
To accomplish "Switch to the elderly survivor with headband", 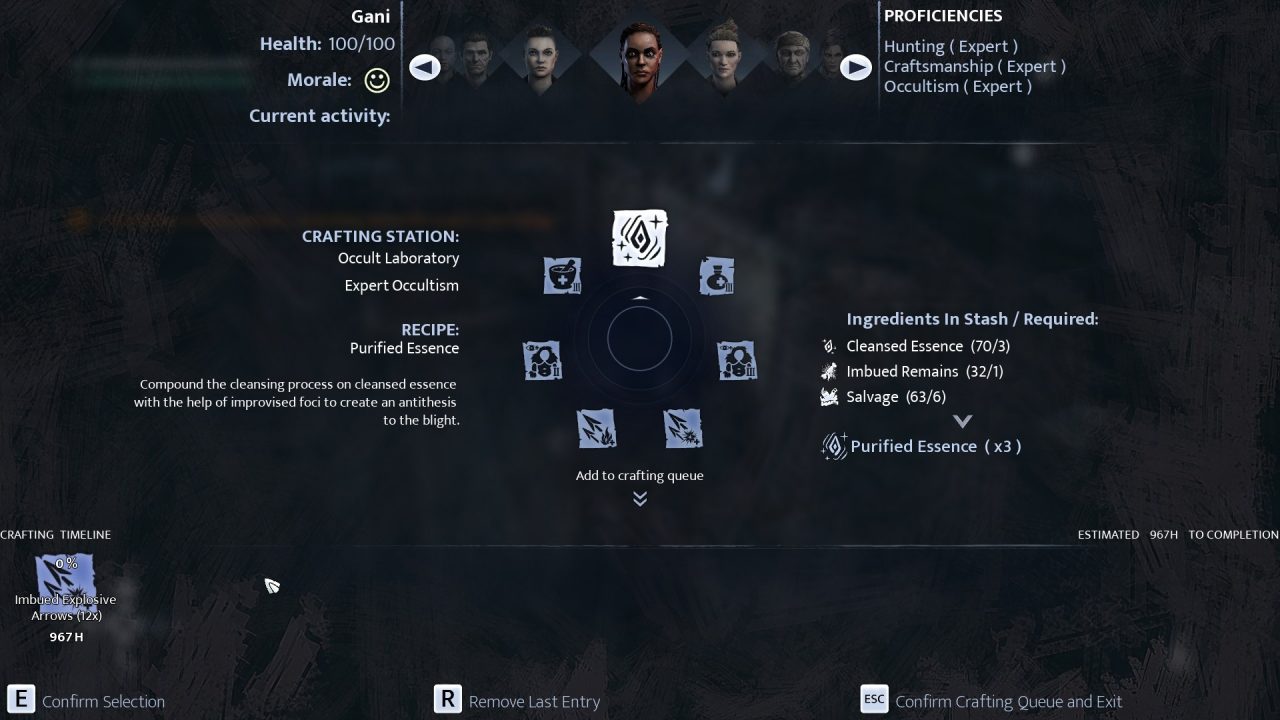I will point(793,62).
